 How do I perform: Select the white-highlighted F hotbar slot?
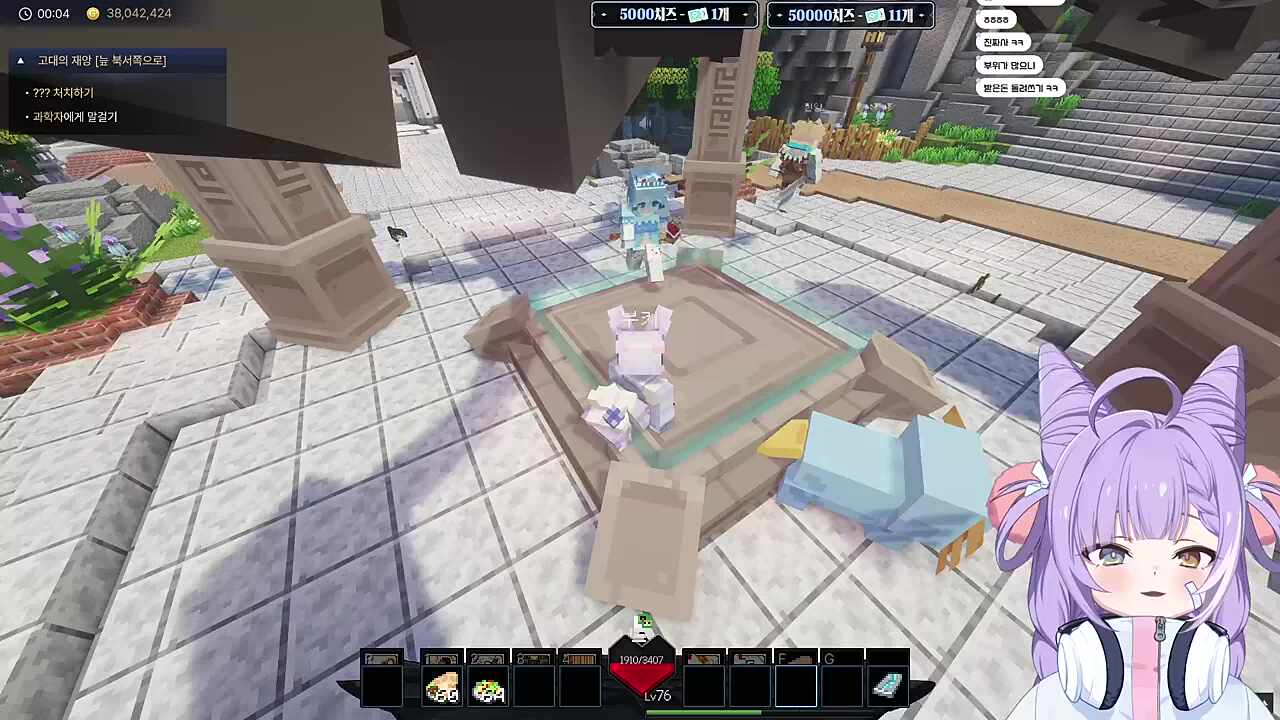tap(795, 686)
